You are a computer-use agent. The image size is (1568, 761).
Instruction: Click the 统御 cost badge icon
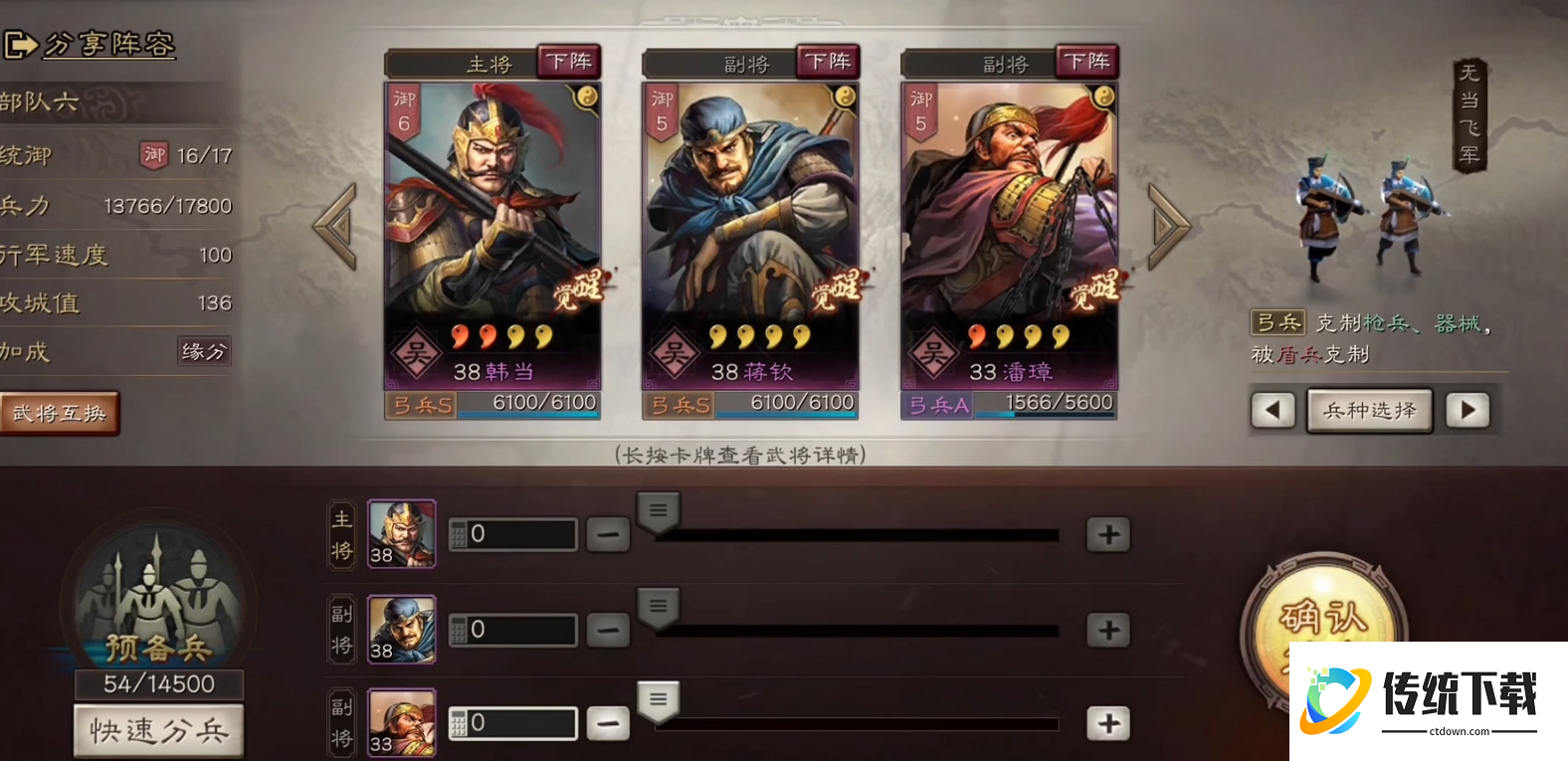pos(153,155)
